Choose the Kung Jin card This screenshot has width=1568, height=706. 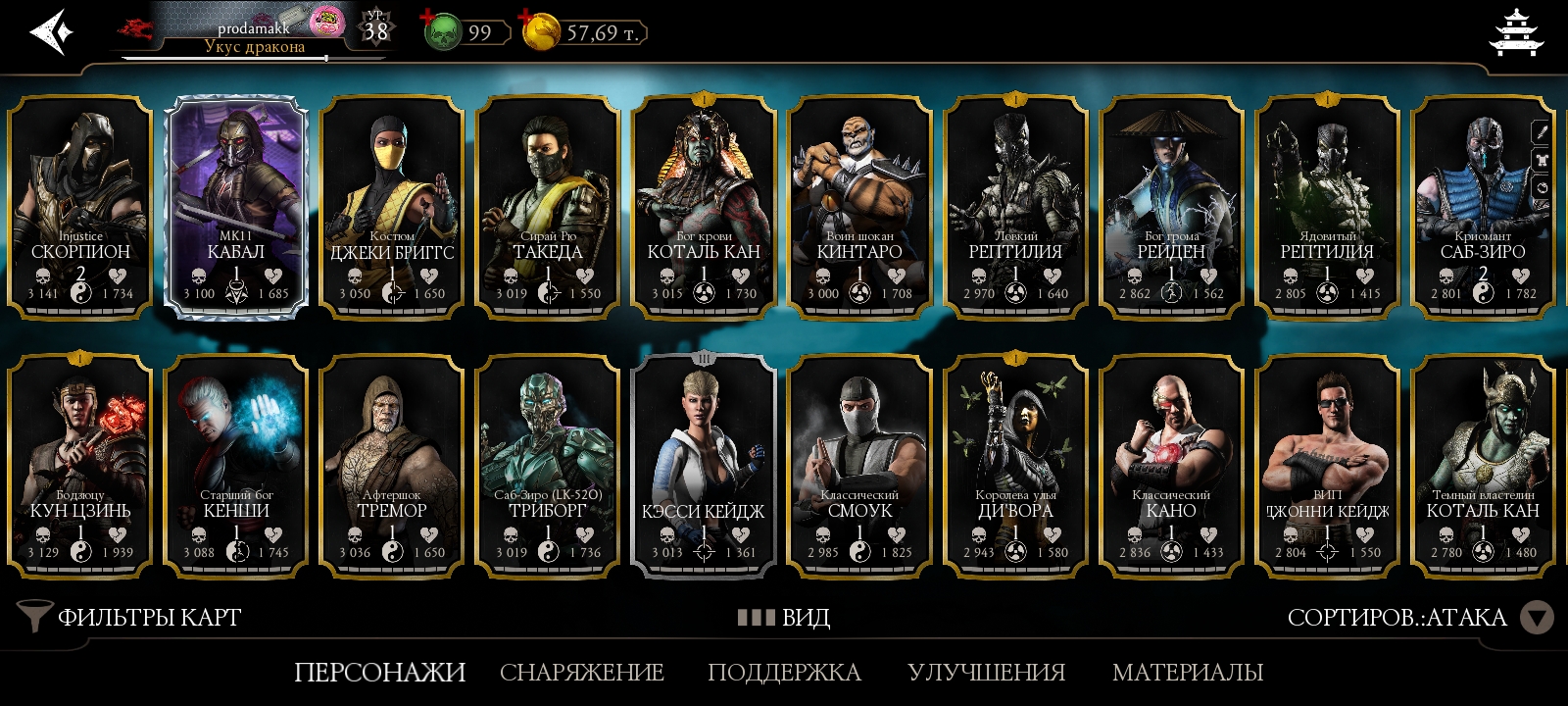tap(80, 467)
